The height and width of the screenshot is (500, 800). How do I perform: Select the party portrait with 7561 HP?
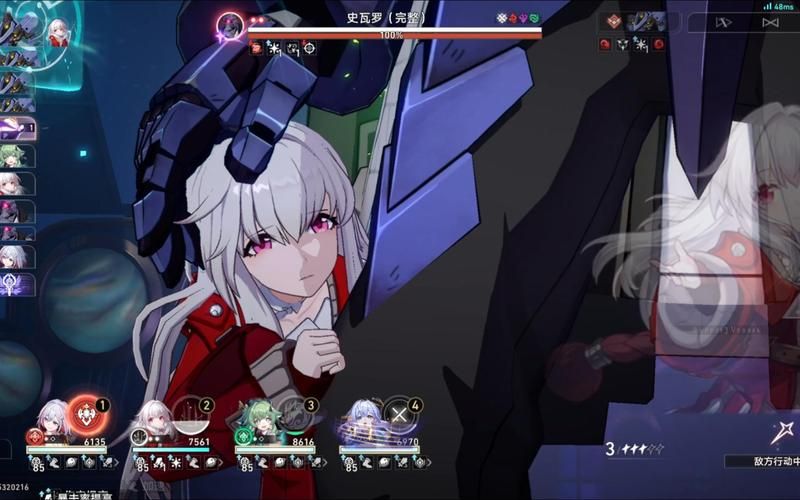coord(155,422)
